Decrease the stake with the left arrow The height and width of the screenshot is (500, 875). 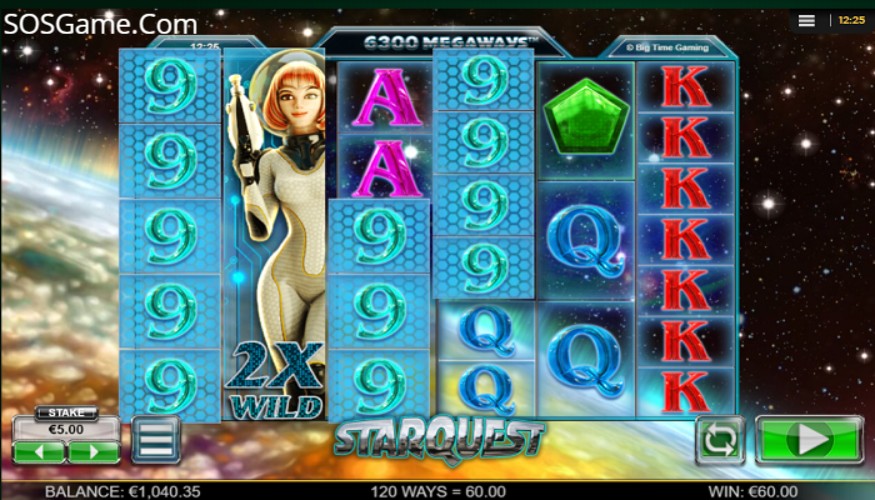pos(40,452)
